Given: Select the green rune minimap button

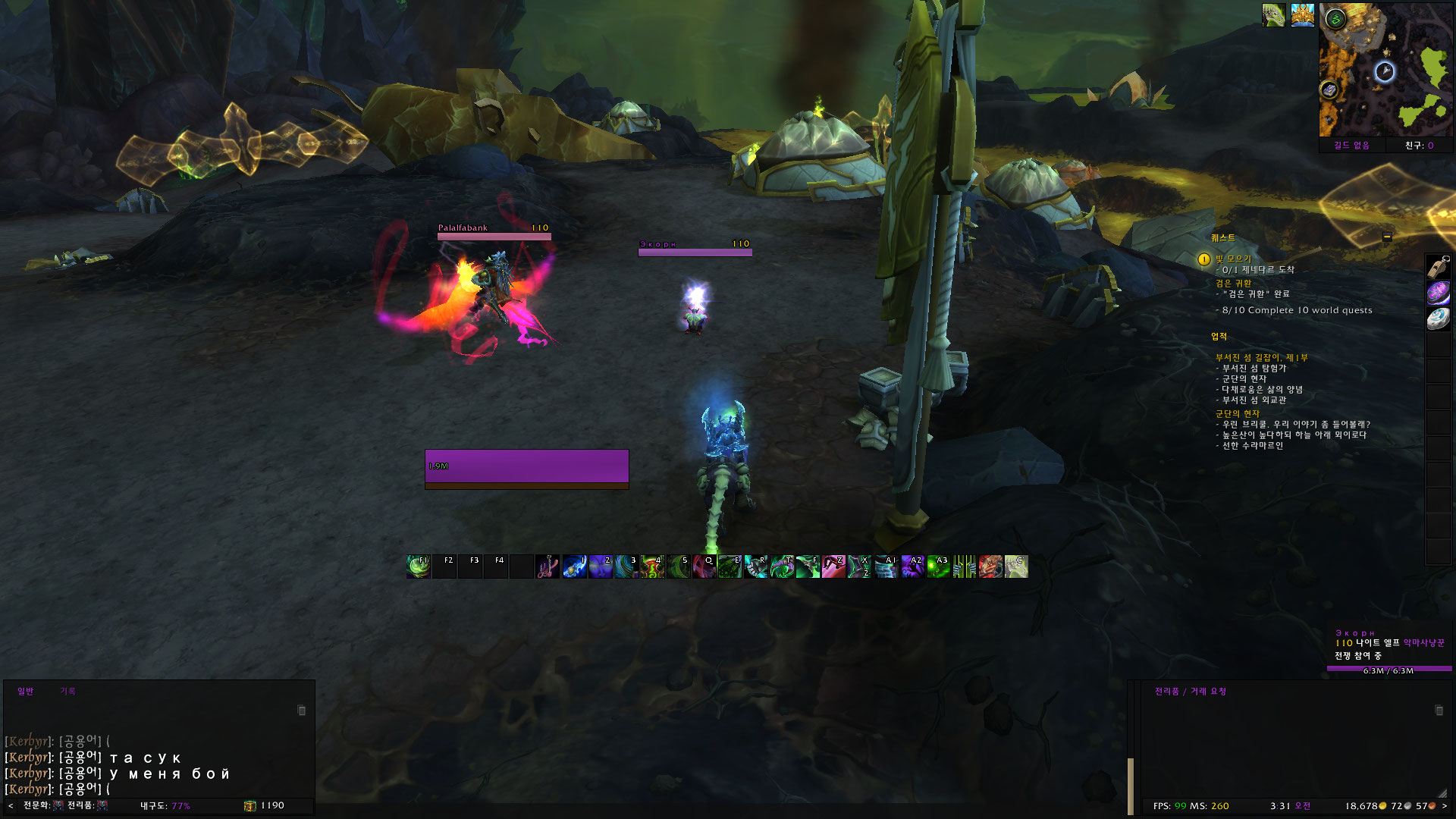Looking at the screenshot, I should click(x=1336, y=20).
